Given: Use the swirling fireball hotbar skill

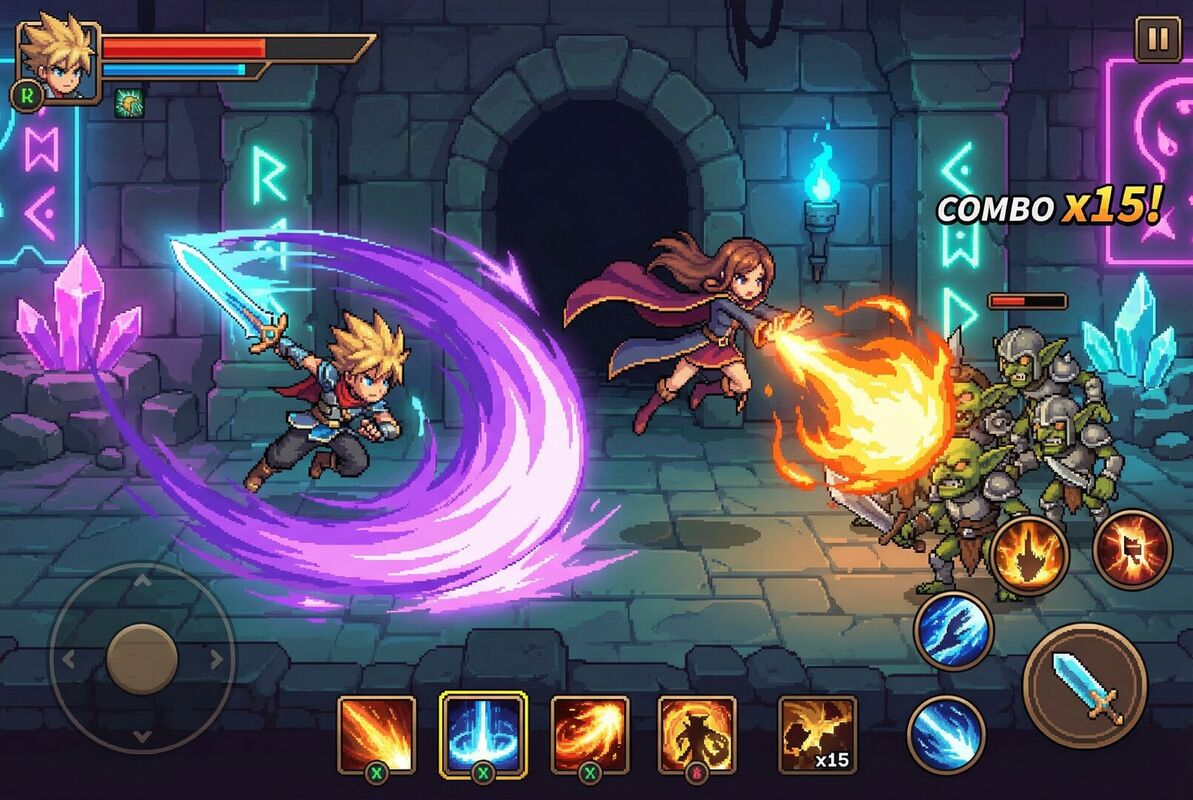Looking at the screenshot, I should (x=590, y=733).
